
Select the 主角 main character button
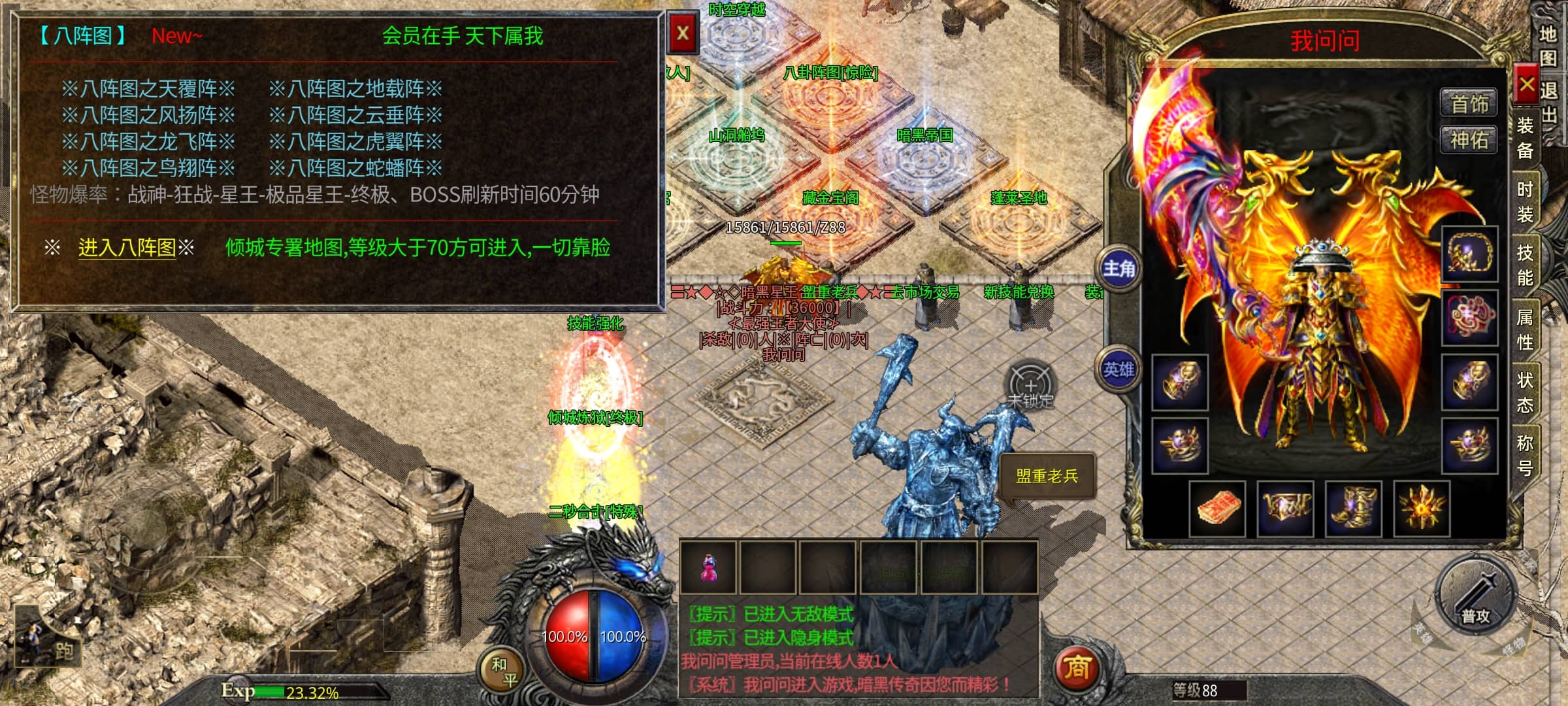(1120, 269)
